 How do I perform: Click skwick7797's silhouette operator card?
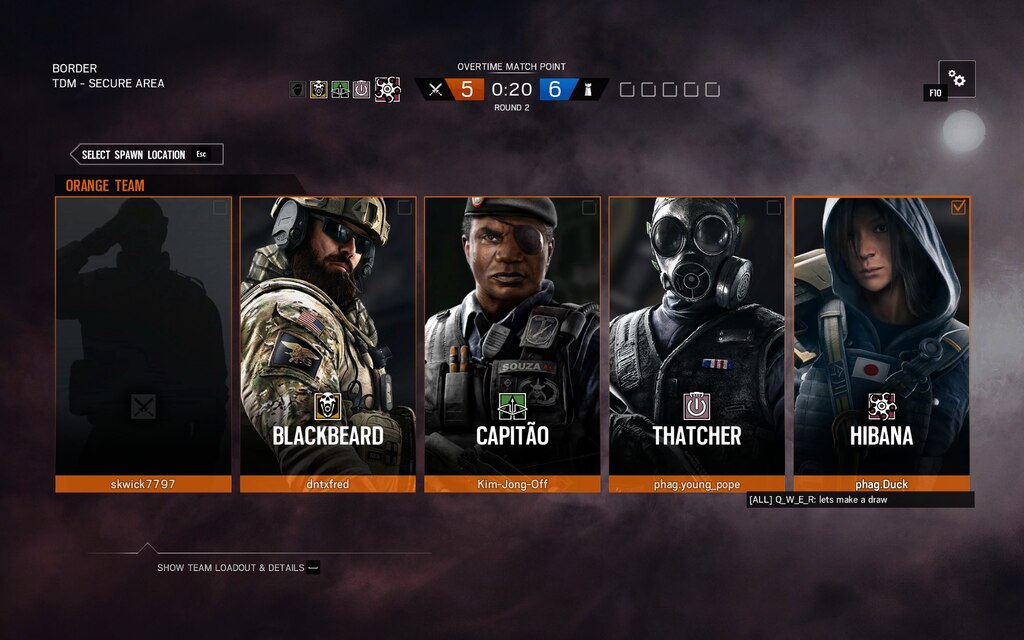pyautogui.click(x=143, y=335)
